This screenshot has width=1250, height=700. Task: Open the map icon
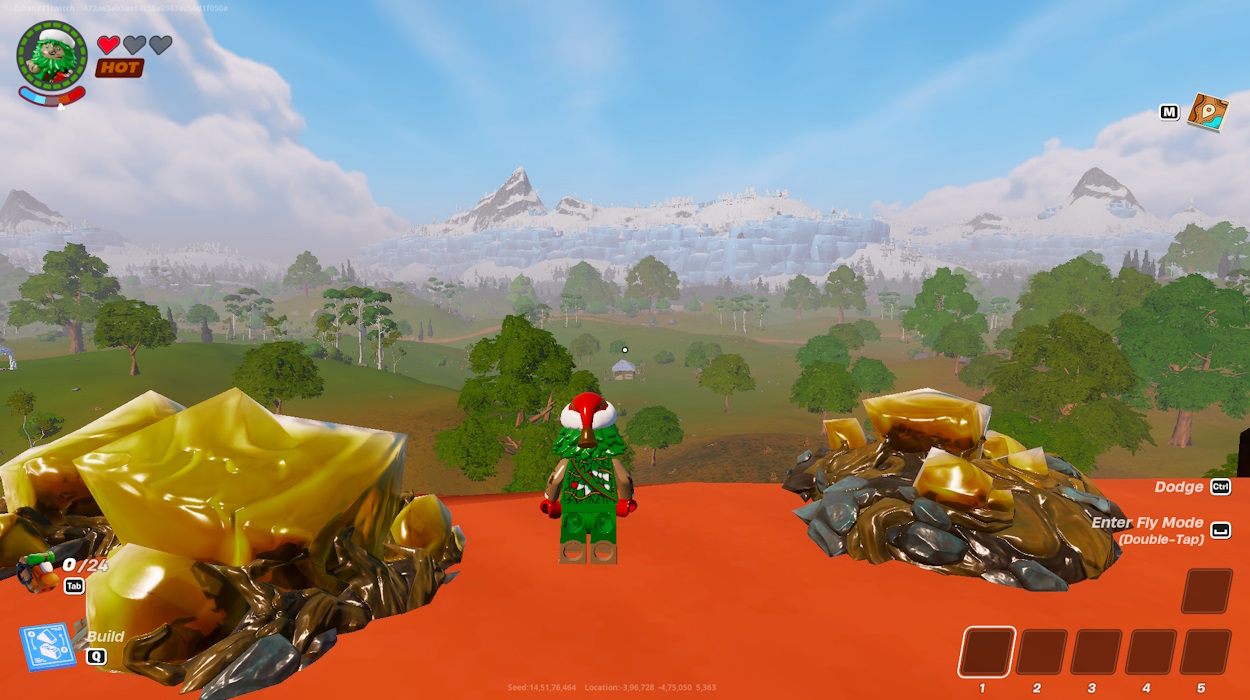(x=1207, y=112)
